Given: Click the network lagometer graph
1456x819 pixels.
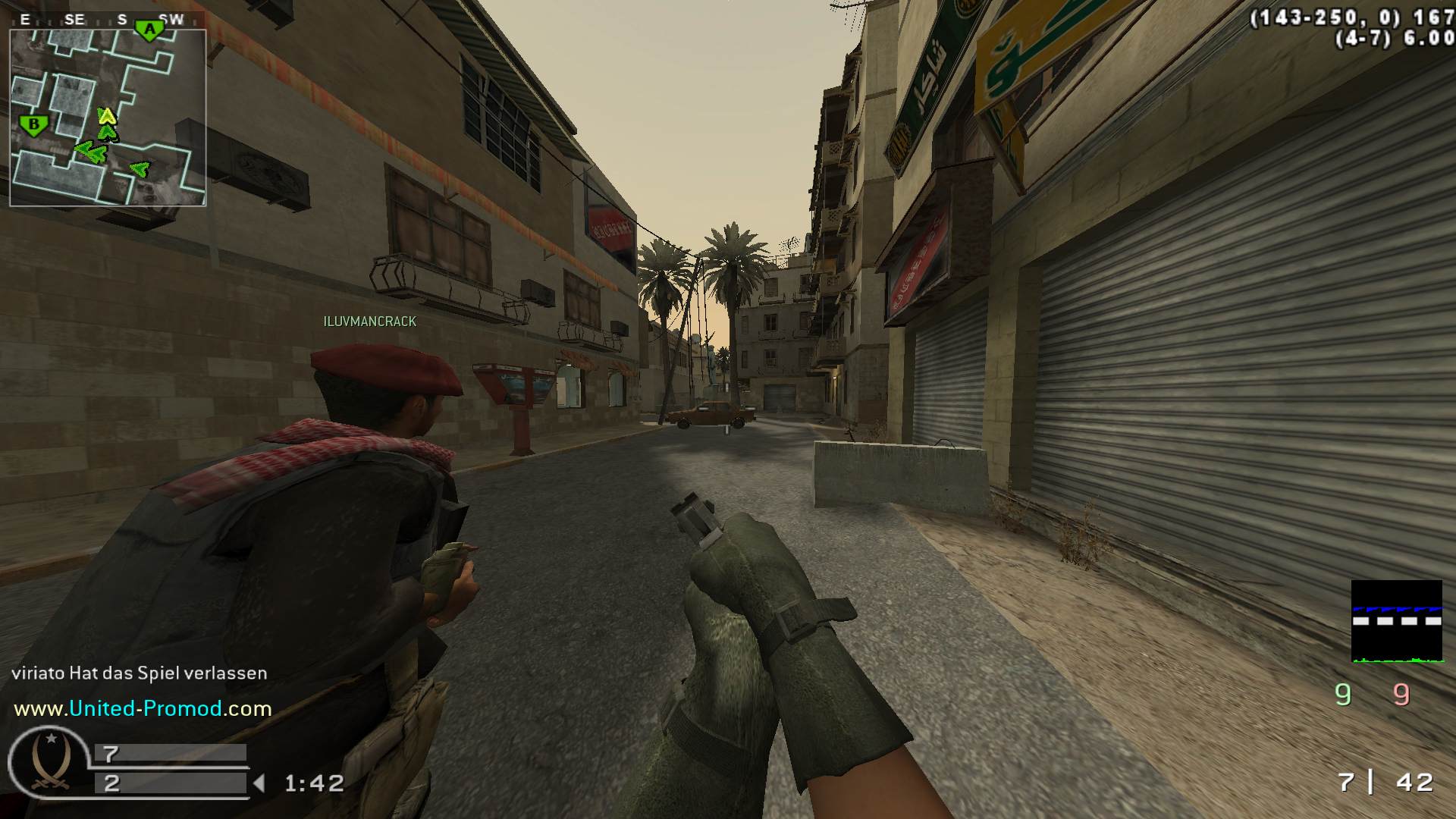Looking at the screenshot, I should (x=1396, y=621).
